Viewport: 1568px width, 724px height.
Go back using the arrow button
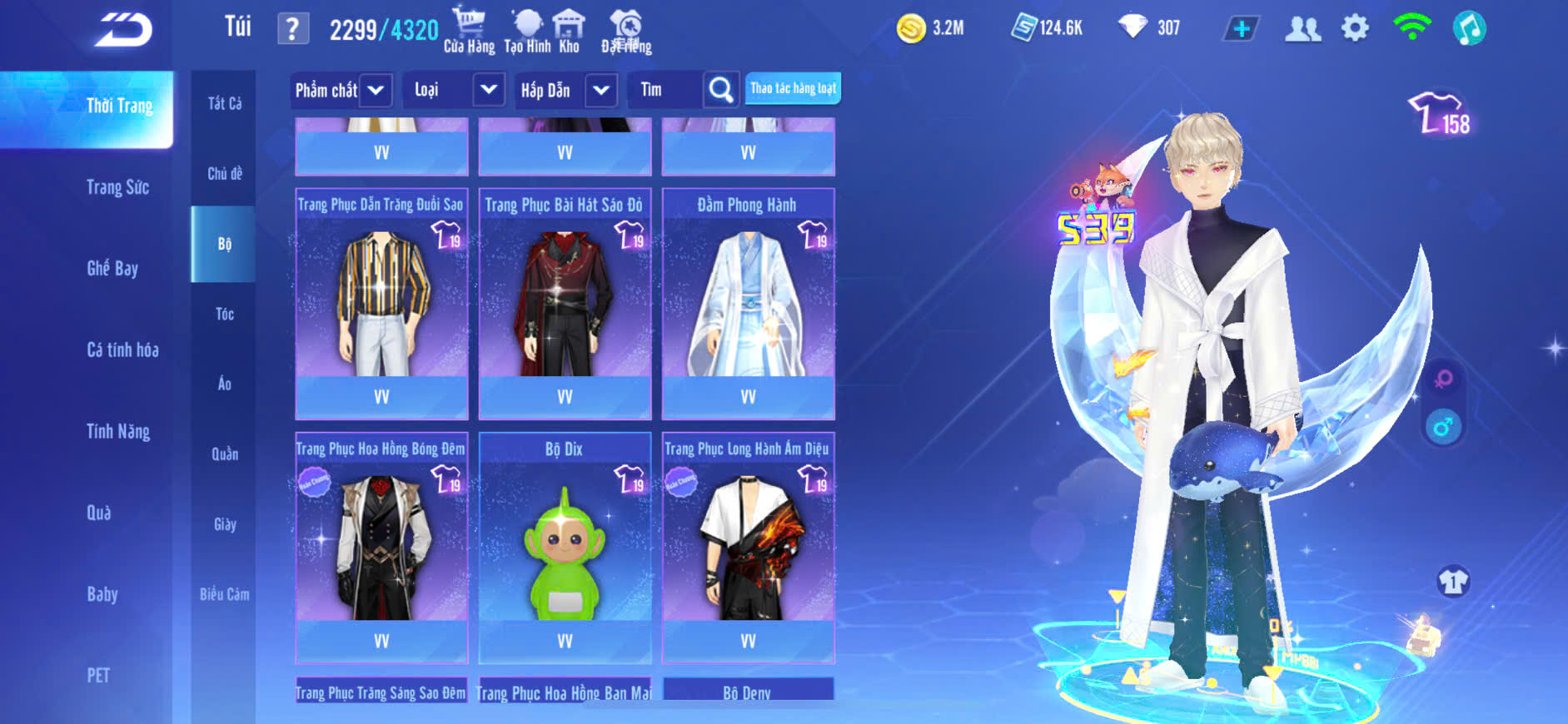[x=123, y=31]
